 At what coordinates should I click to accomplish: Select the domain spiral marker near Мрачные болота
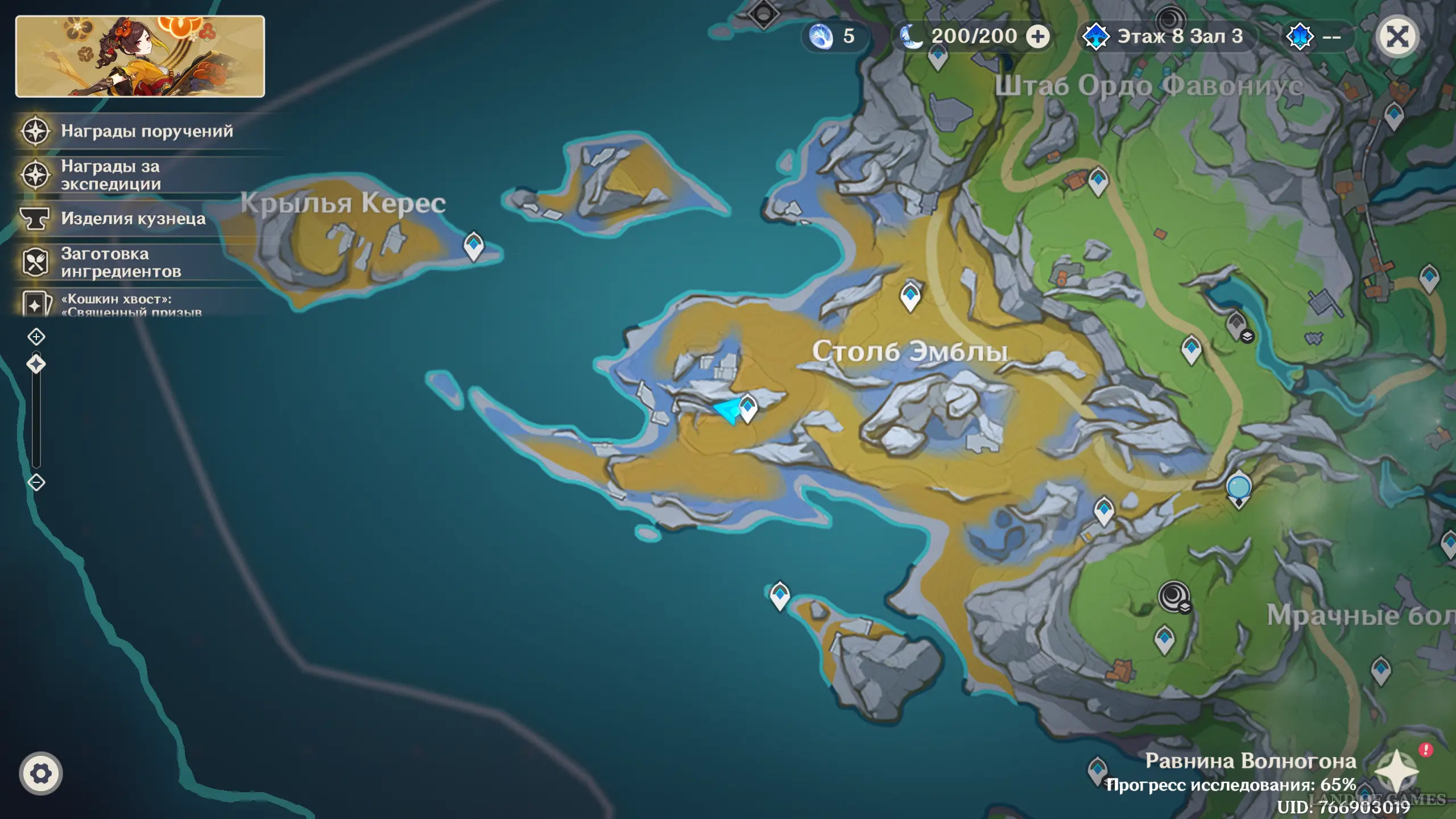click(1173, 596)
